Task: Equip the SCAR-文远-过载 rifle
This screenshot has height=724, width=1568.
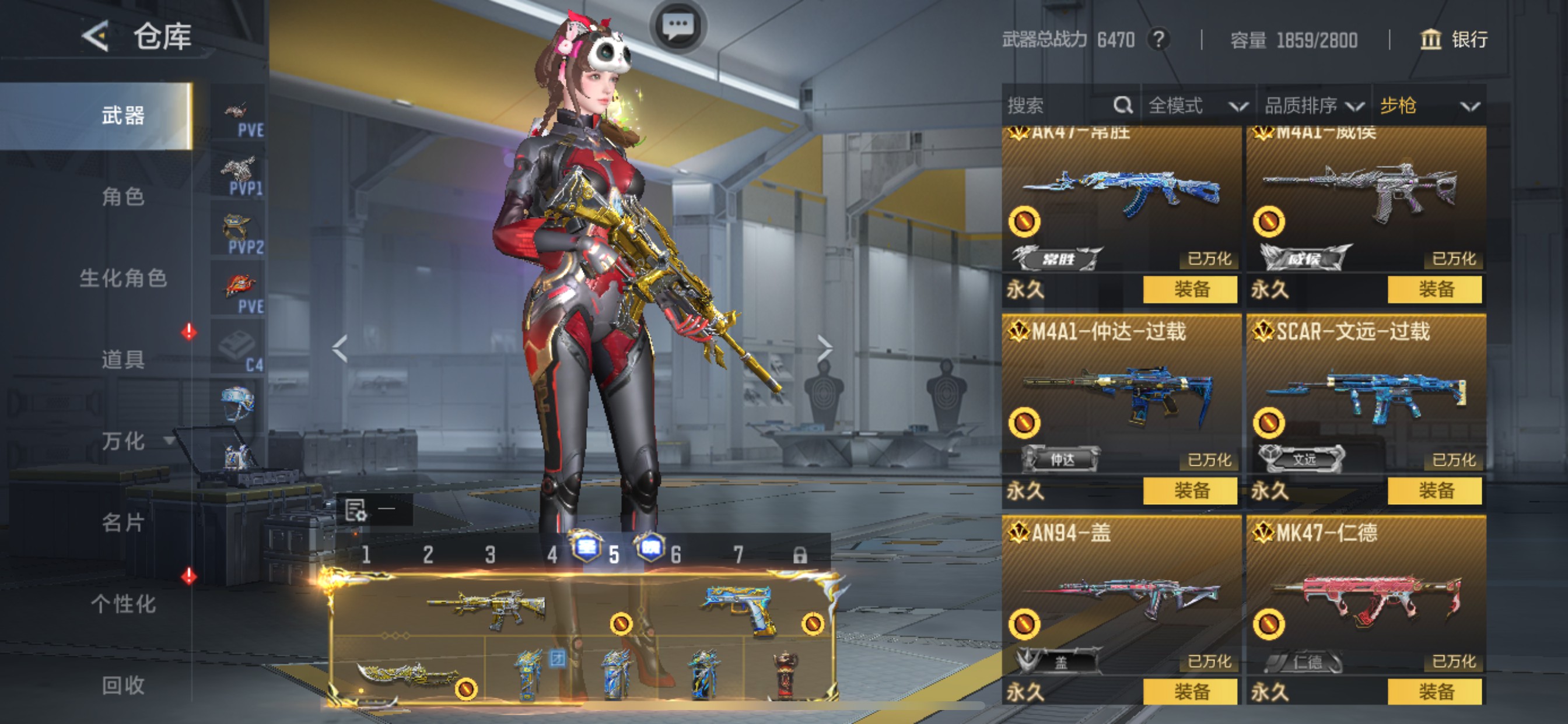Action: (x=1434, y=490)
